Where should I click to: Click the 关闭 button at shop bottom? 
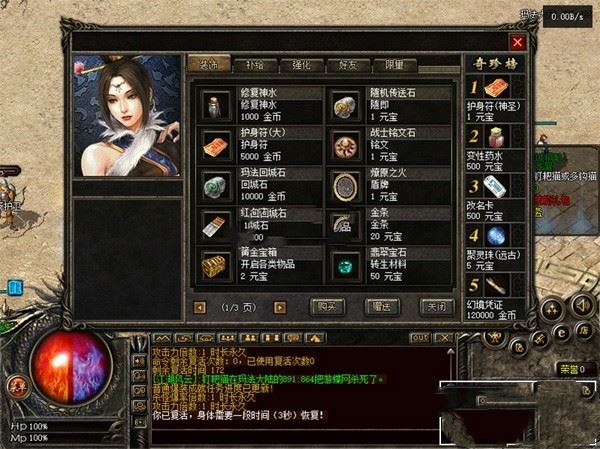click(x=435, y=305)
